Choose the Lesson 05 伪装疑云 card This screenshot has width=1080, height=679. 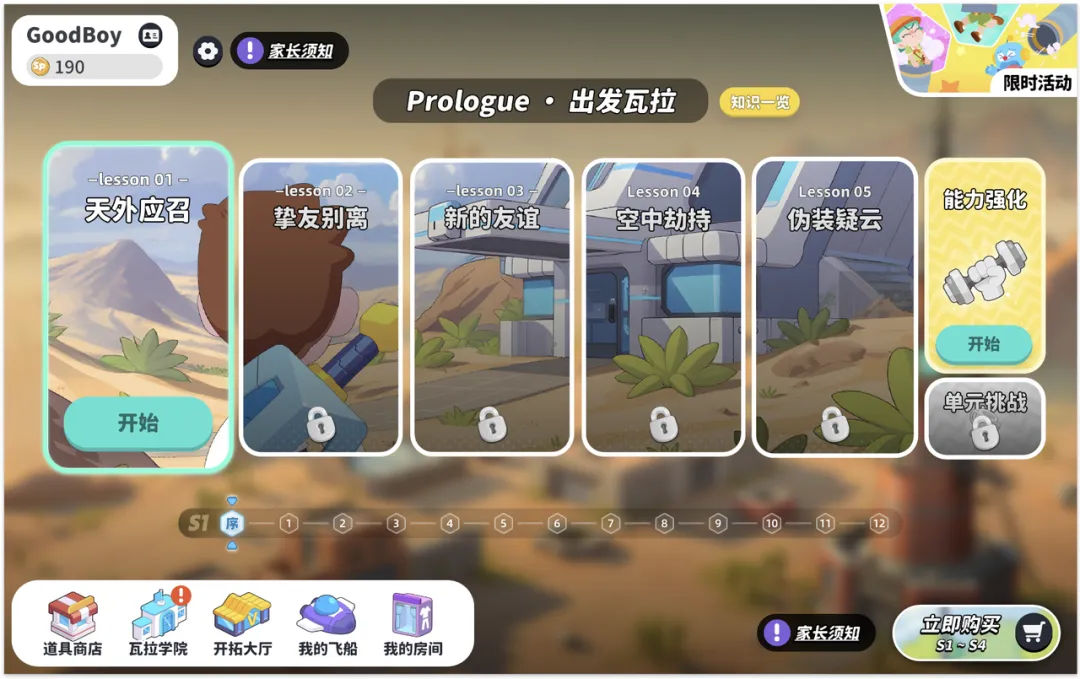pyautogui.click(x=834, y=307)
